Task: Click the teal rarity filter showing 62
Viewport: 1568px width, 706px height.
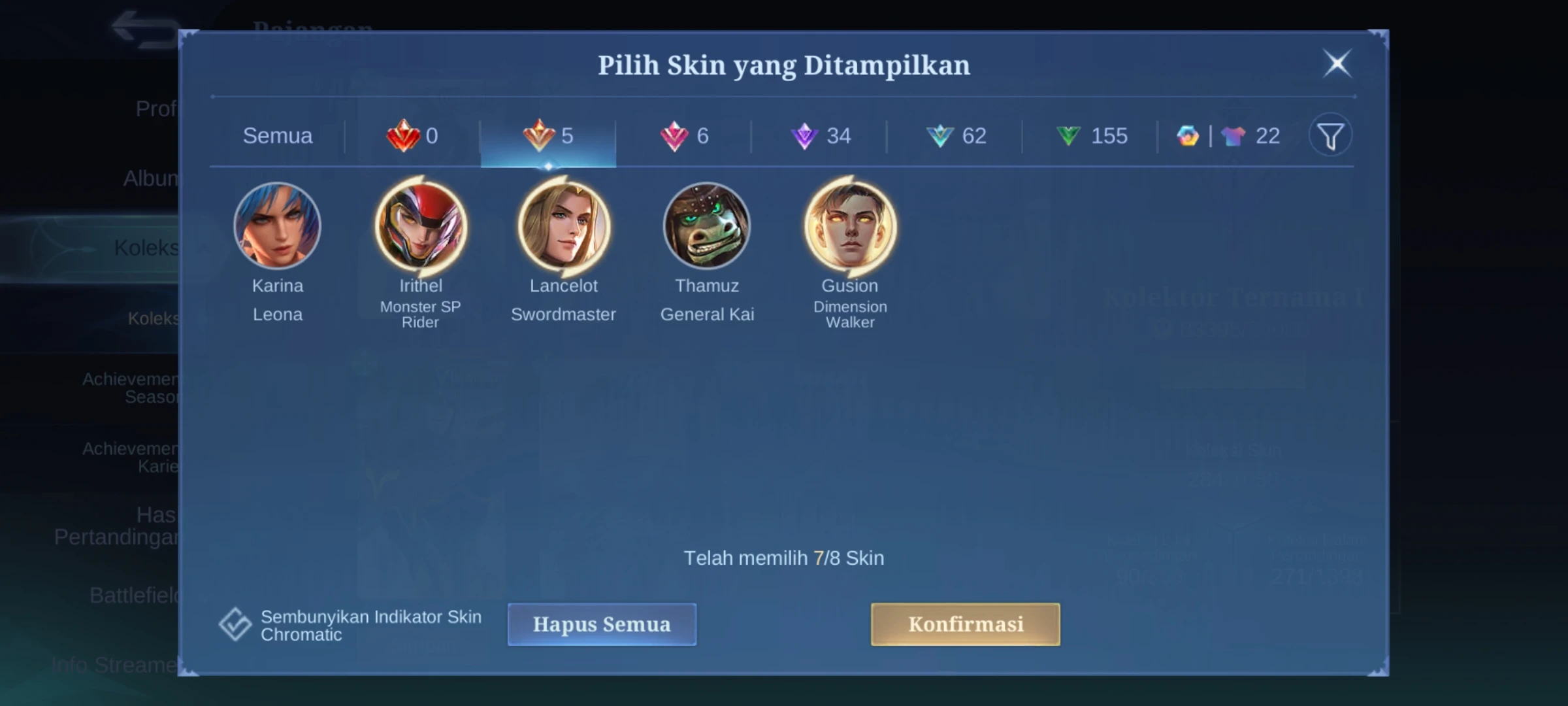Action: tap(957, 136)
